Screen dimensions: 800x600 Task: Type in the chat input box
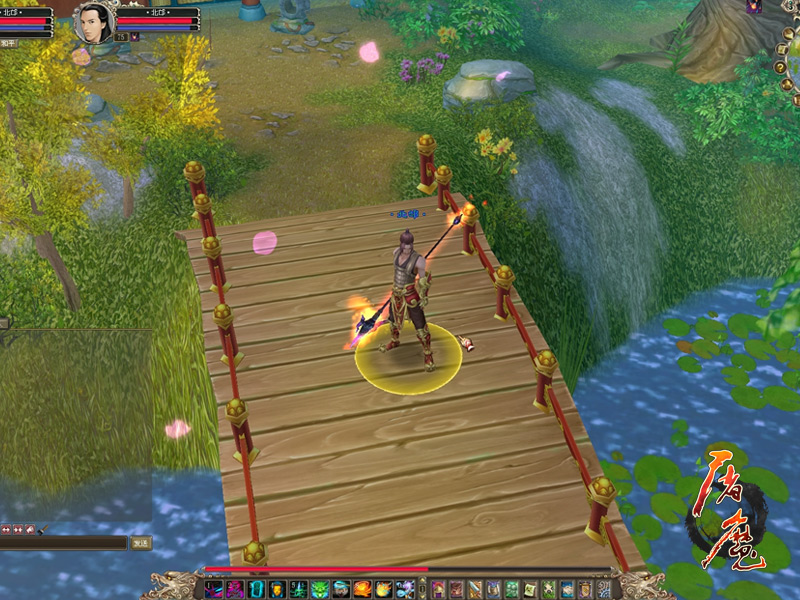pos(62,543)
